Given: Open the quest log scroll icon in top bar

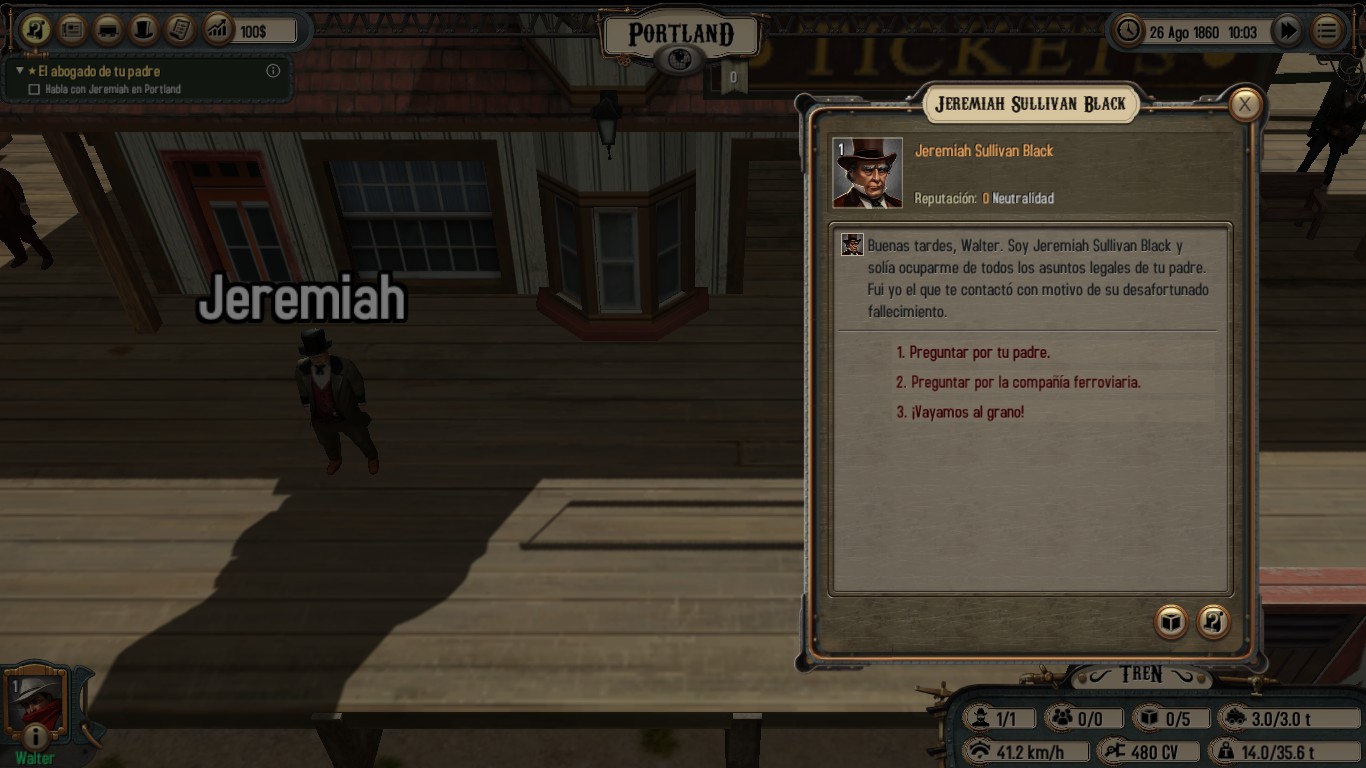Looking at the screenshot, I should tap(36, 30).
